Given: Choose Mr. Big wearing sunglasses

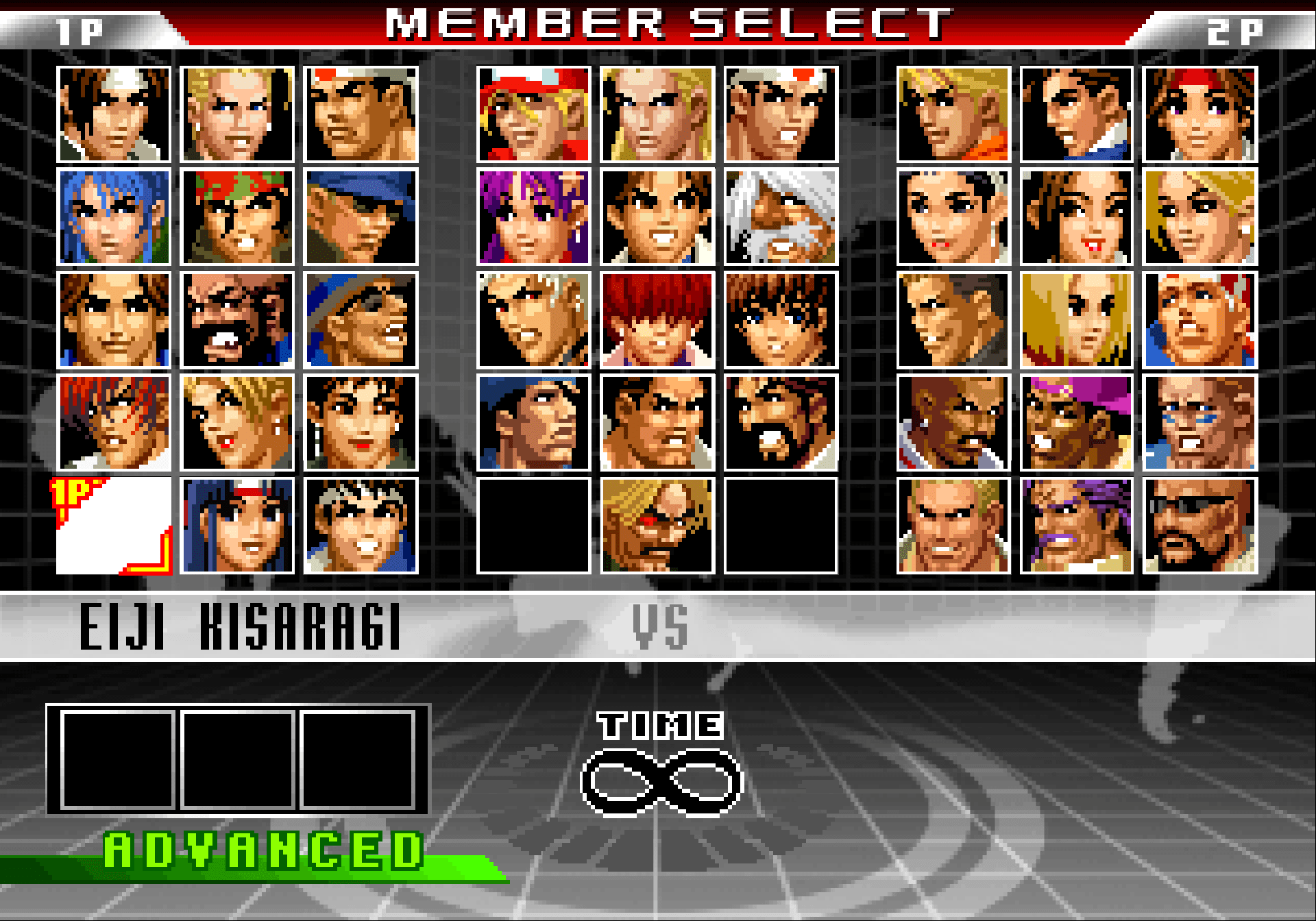Looking at the screenshot, I should (x=1199, y=526).
